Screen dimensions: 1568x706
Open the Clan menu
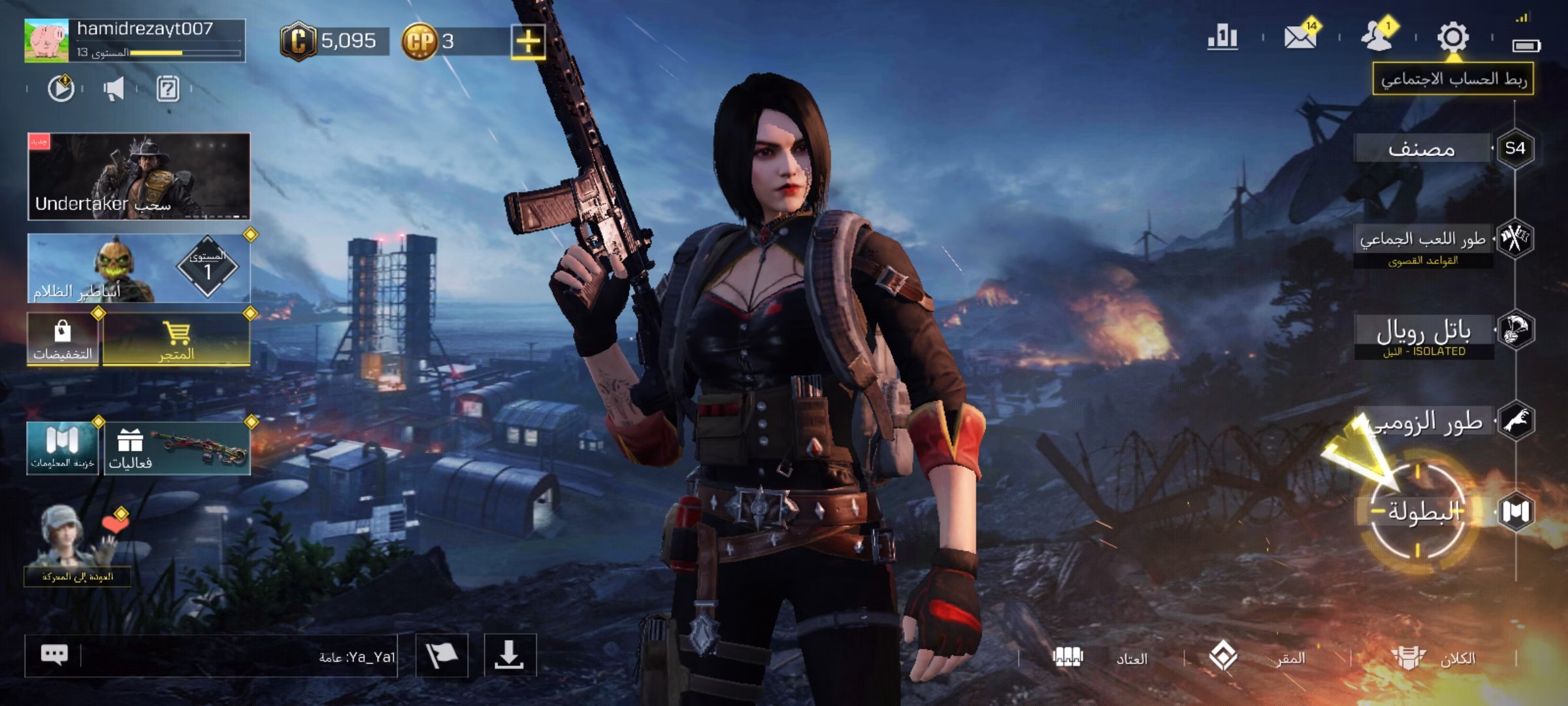(x=1433, y=658)
